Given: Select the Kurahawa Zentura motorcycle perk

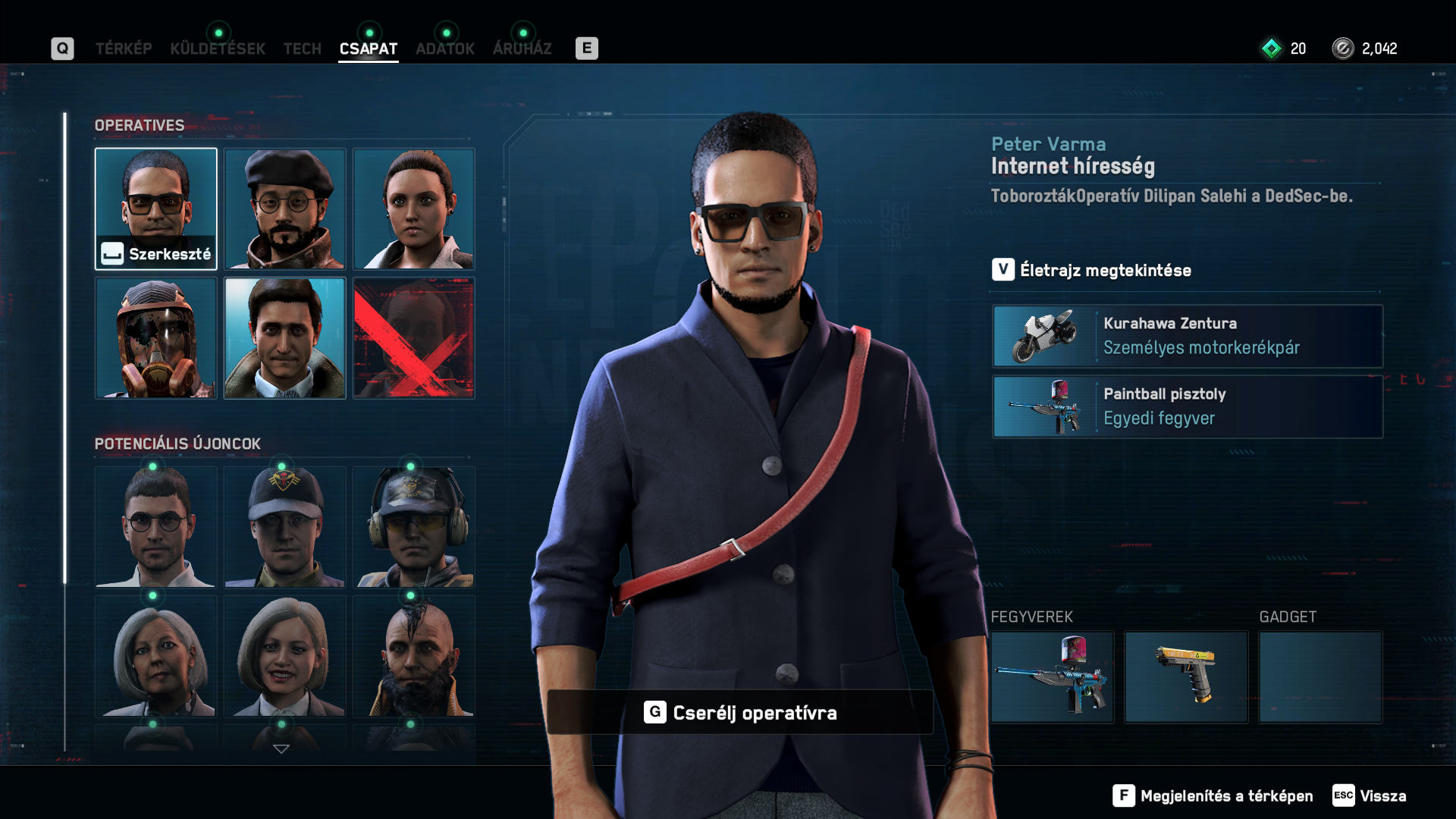Looking at the screenshot, I should 1188,336.
